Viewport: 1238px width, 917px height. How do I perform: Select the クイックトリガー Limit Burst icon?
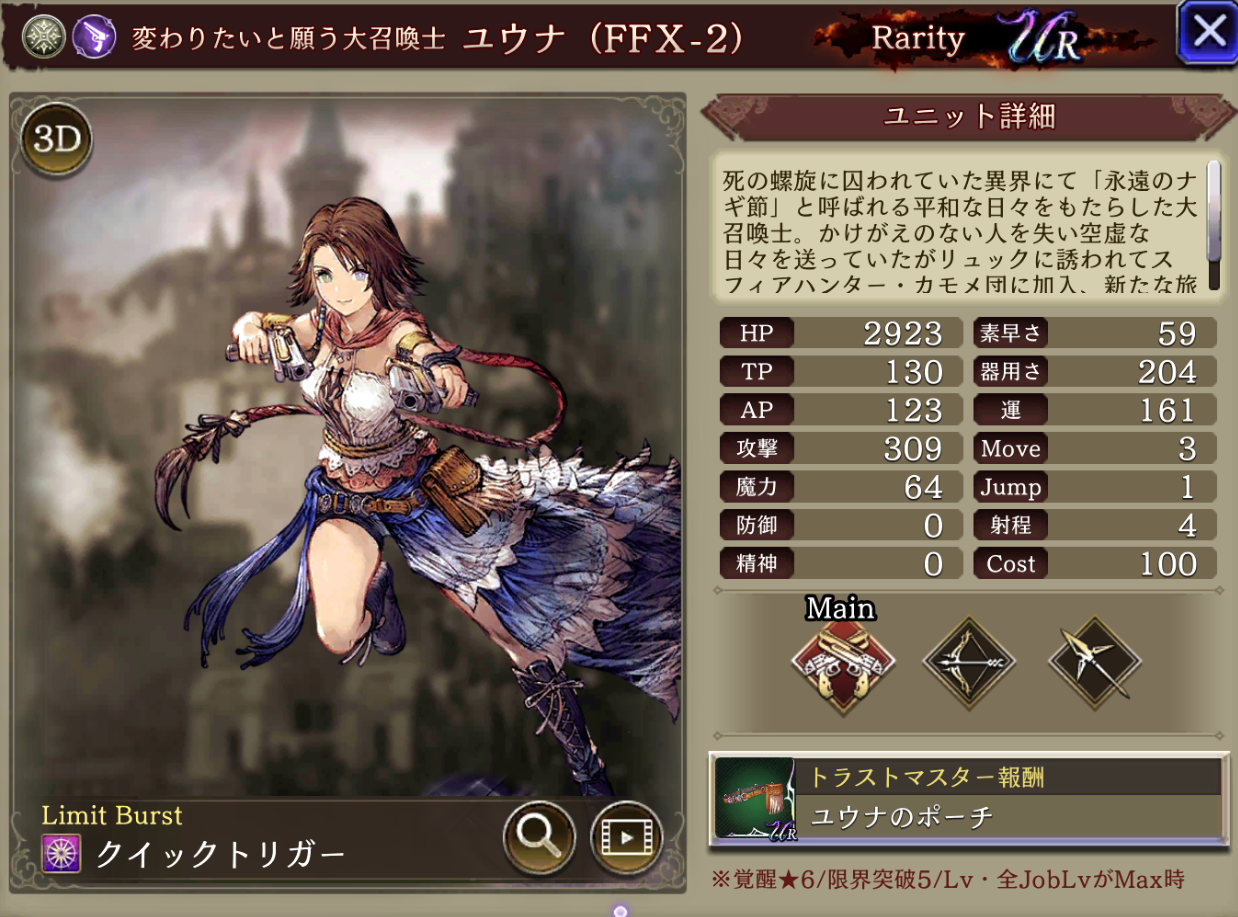[x=60, y=853]
